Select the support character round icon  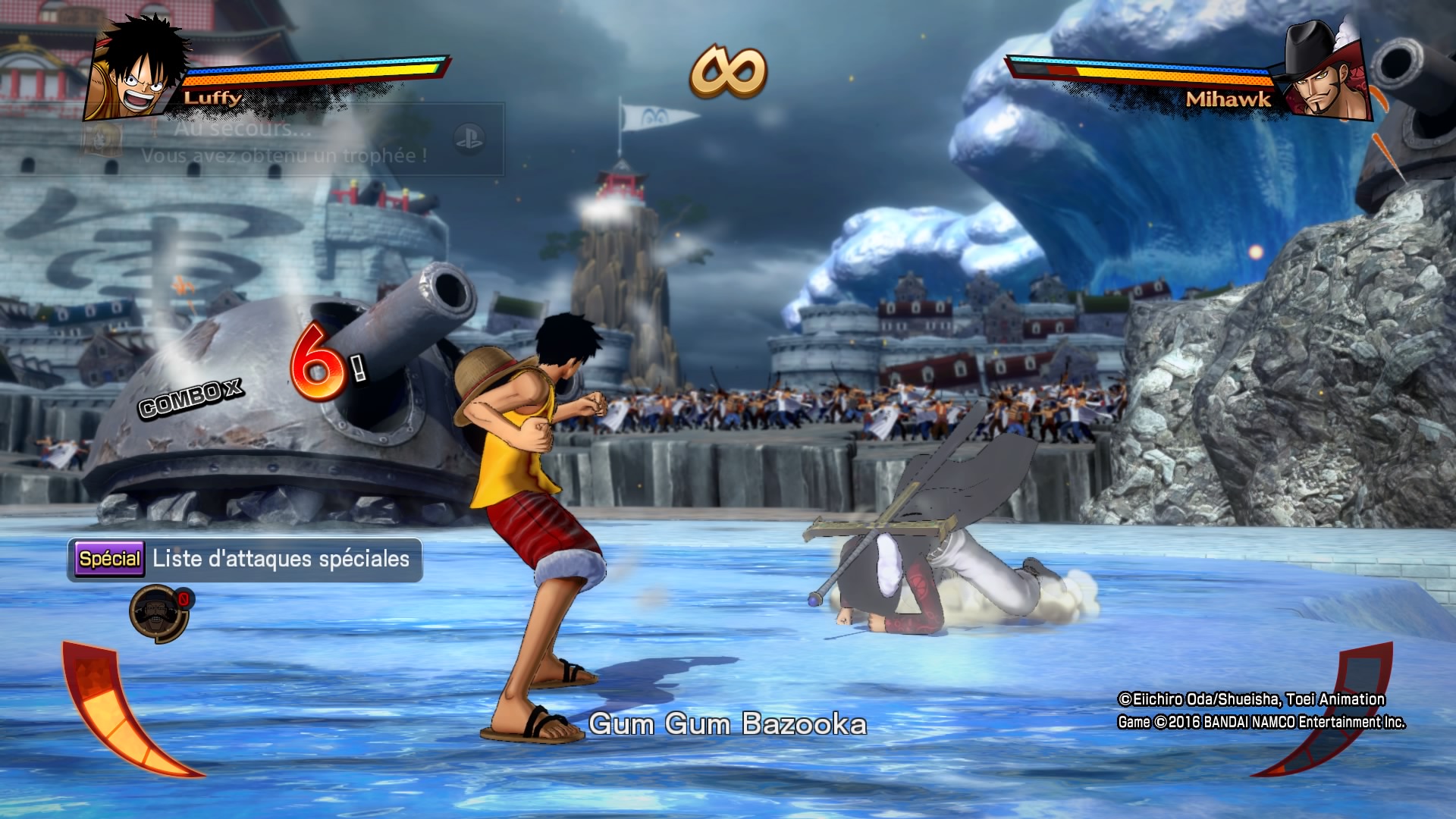pyautogui.click(x=158, y=613)
